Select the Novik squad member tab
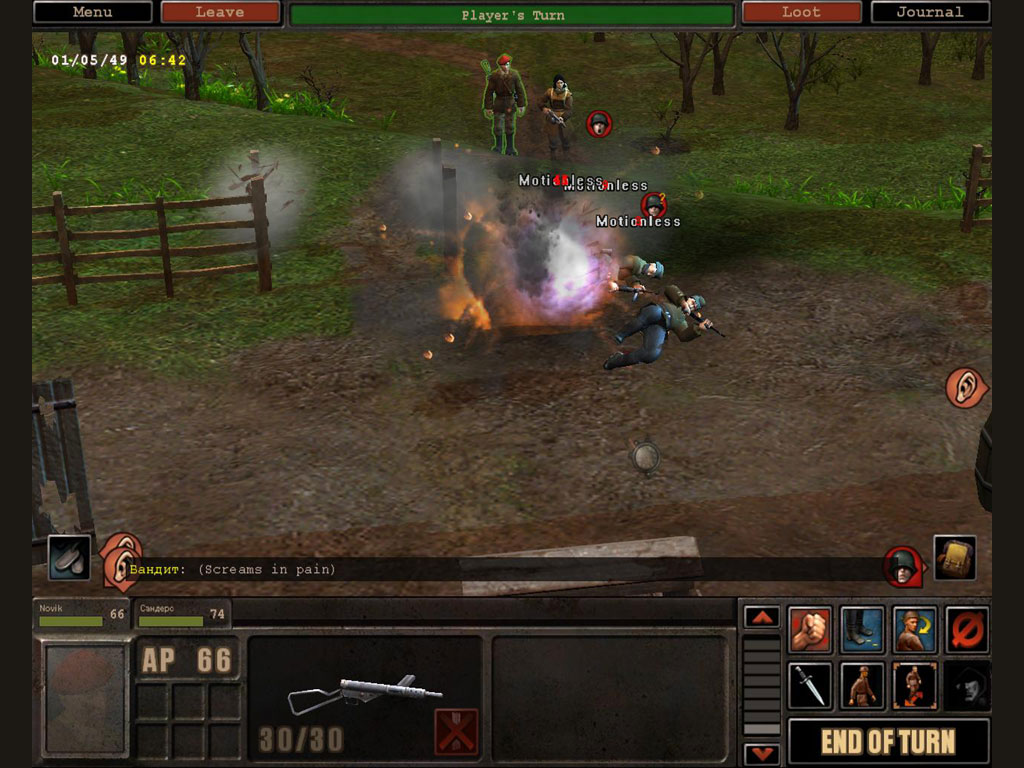The height and width of the screenshot is (768, 1024). pyautogui.click(x=82, y=615)
